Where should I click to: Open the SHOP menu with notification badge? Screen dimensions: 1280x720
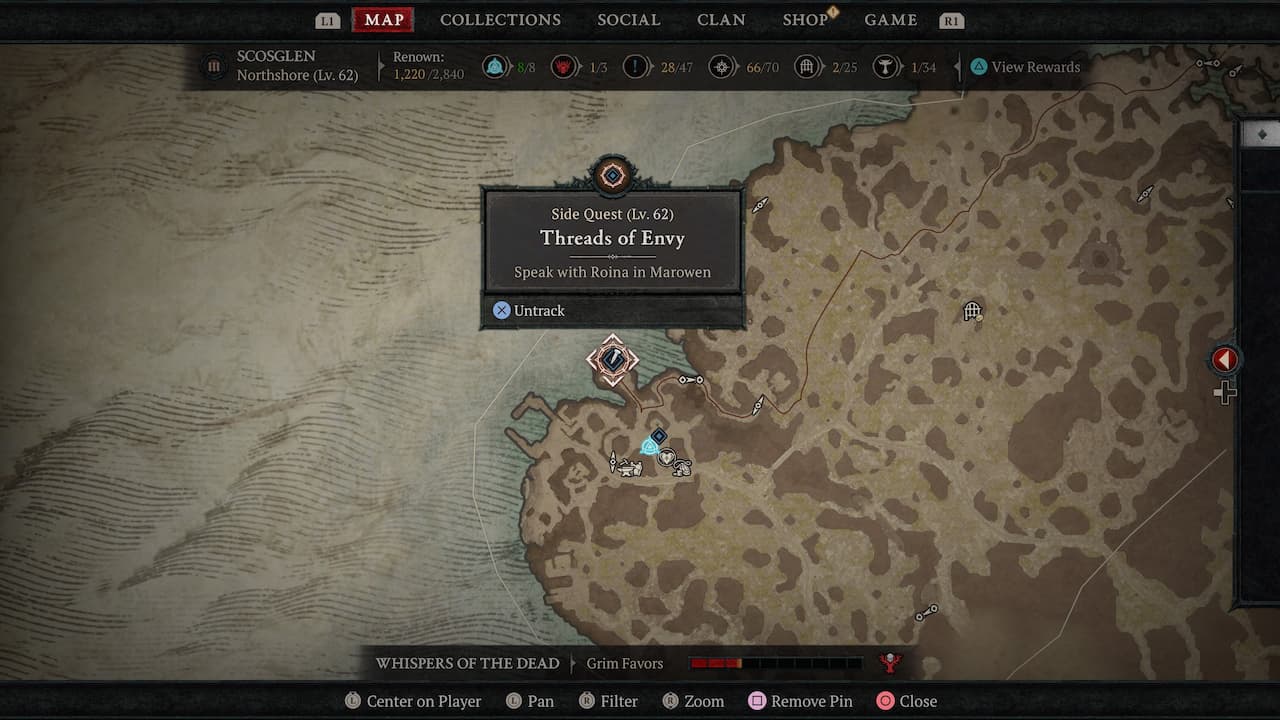pos(806,19)
